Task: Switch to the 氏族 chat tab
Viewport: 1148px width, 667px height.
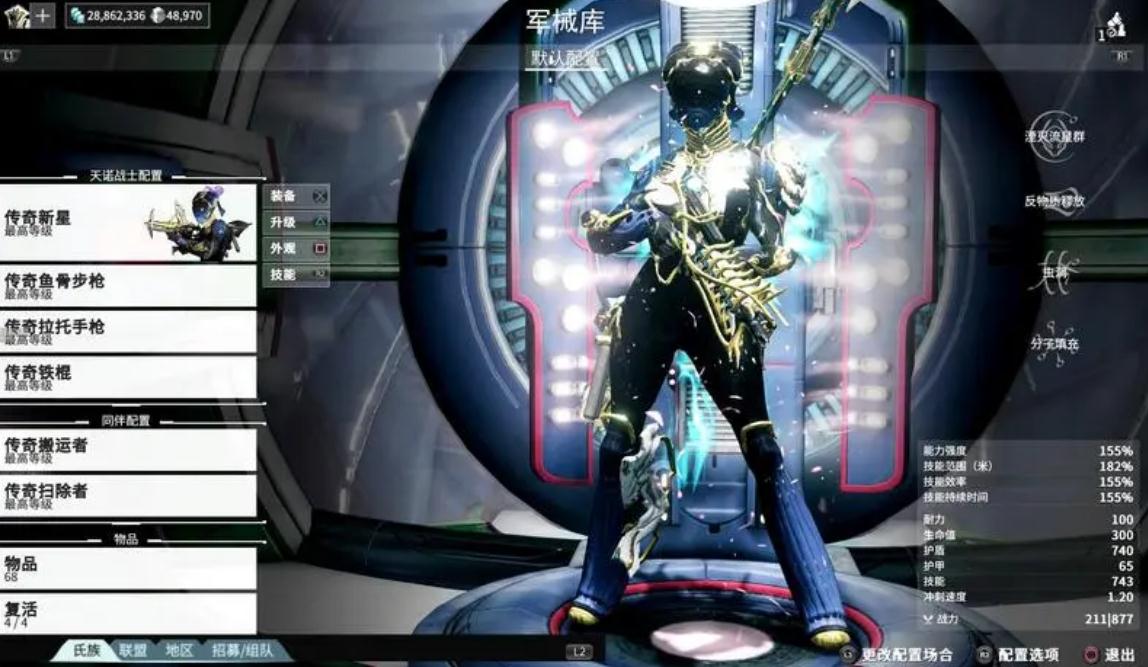Action: click(x=86, y=650)
